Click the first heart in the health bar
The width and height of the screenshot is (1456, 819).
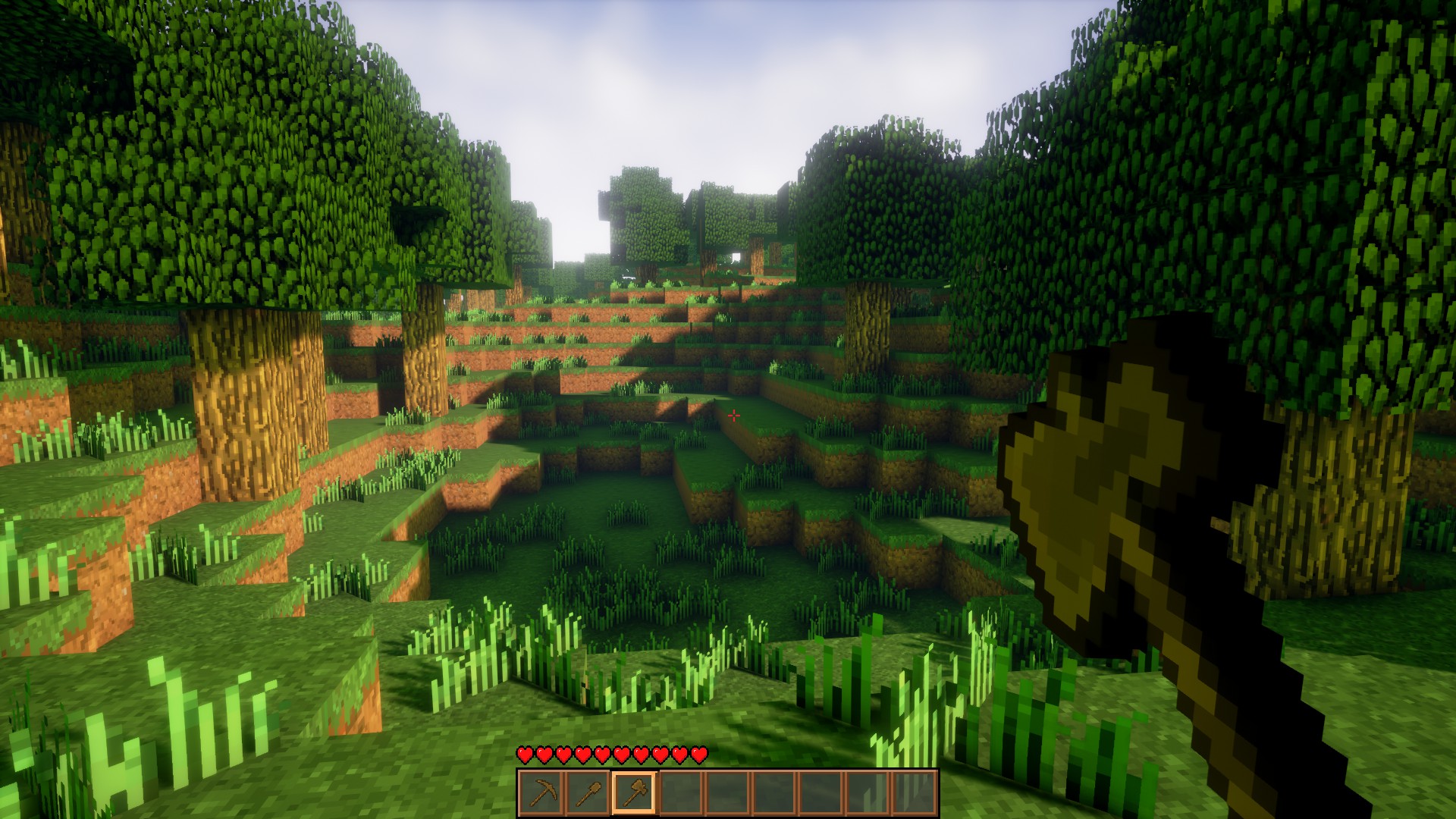click(x=524, y=755)
